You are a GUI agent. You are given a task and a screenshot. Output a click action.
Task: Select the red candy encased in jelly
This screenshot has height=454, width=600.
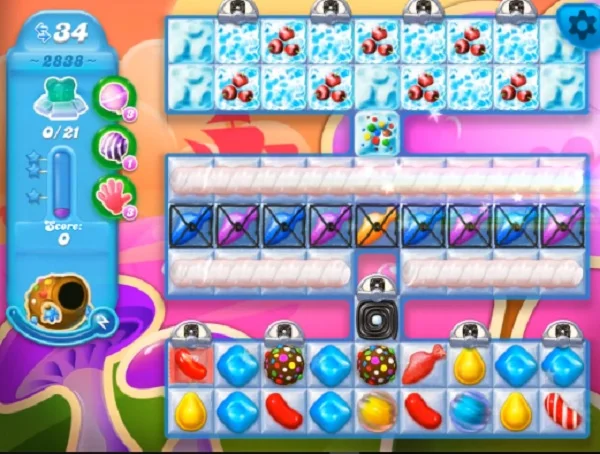190,363
